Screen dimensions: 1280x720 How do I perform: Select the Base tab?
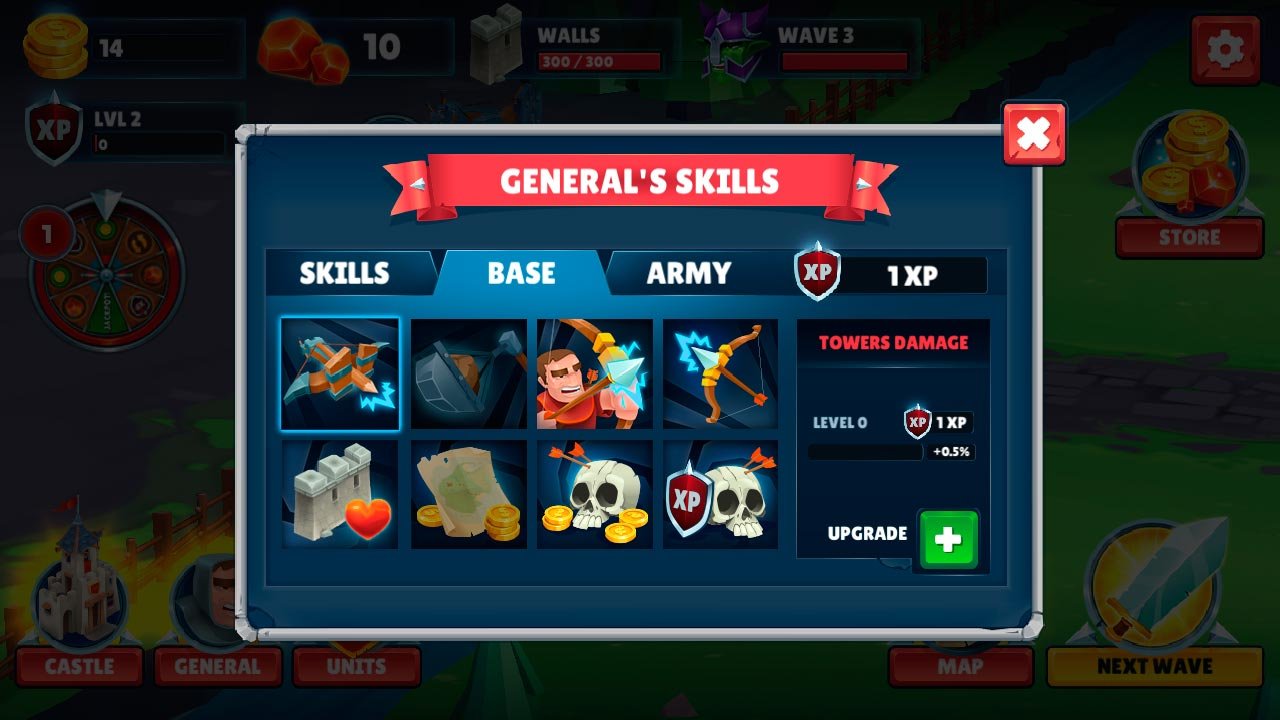tap(521, 273)
